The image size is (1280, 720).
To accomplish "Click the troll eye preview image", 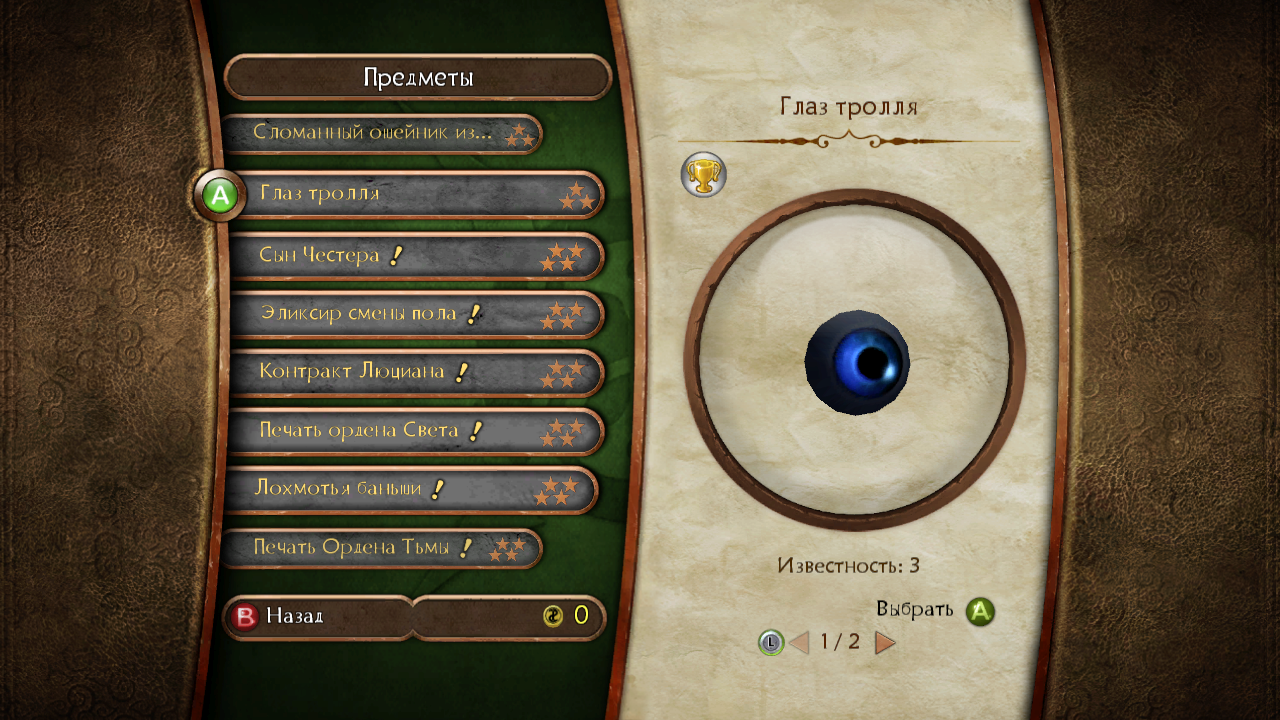I will 856,360.
